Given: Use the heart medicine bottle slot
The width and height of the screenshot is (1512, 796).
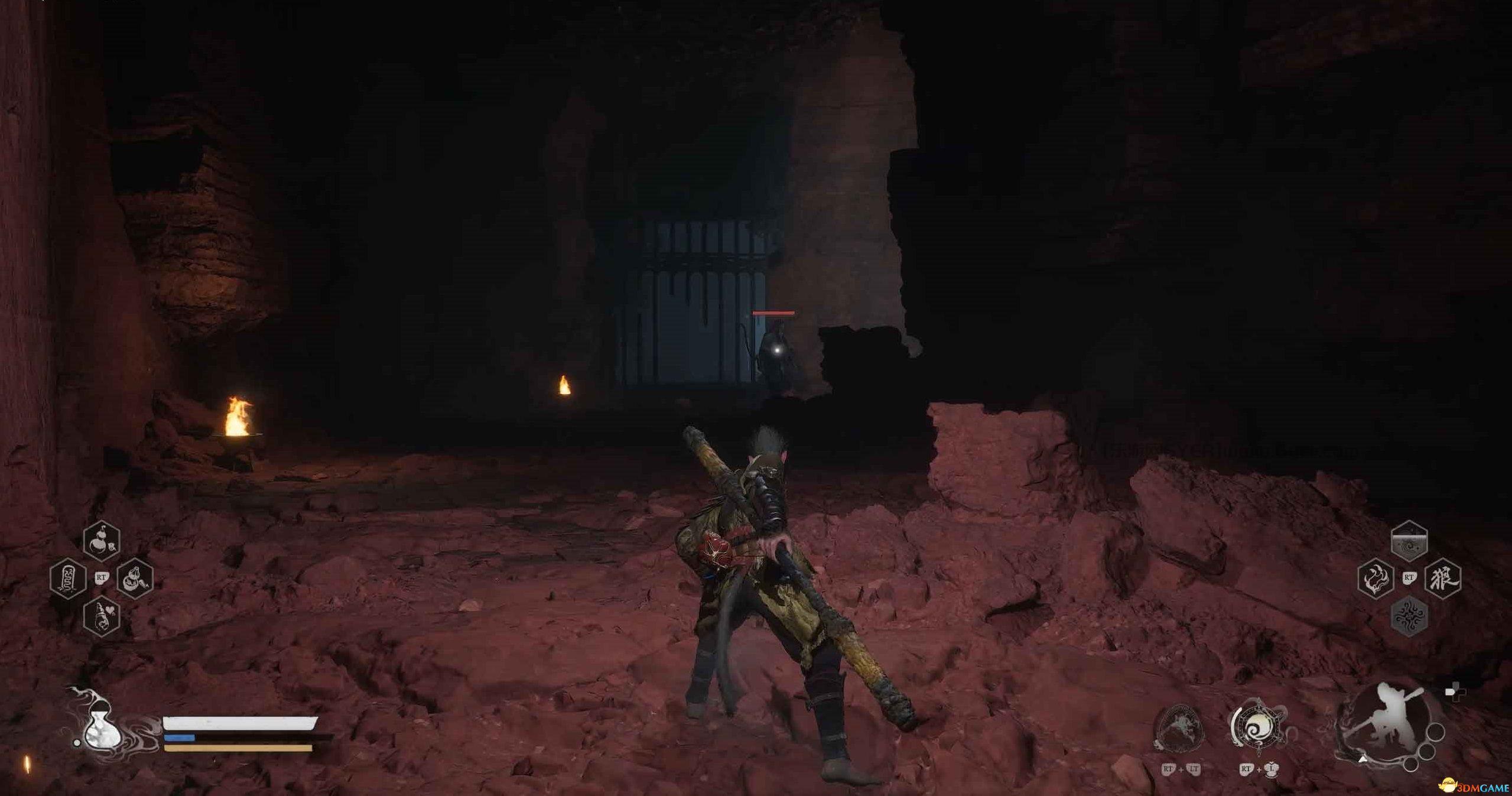Looking at the screenshot, I should click(102, 616).
